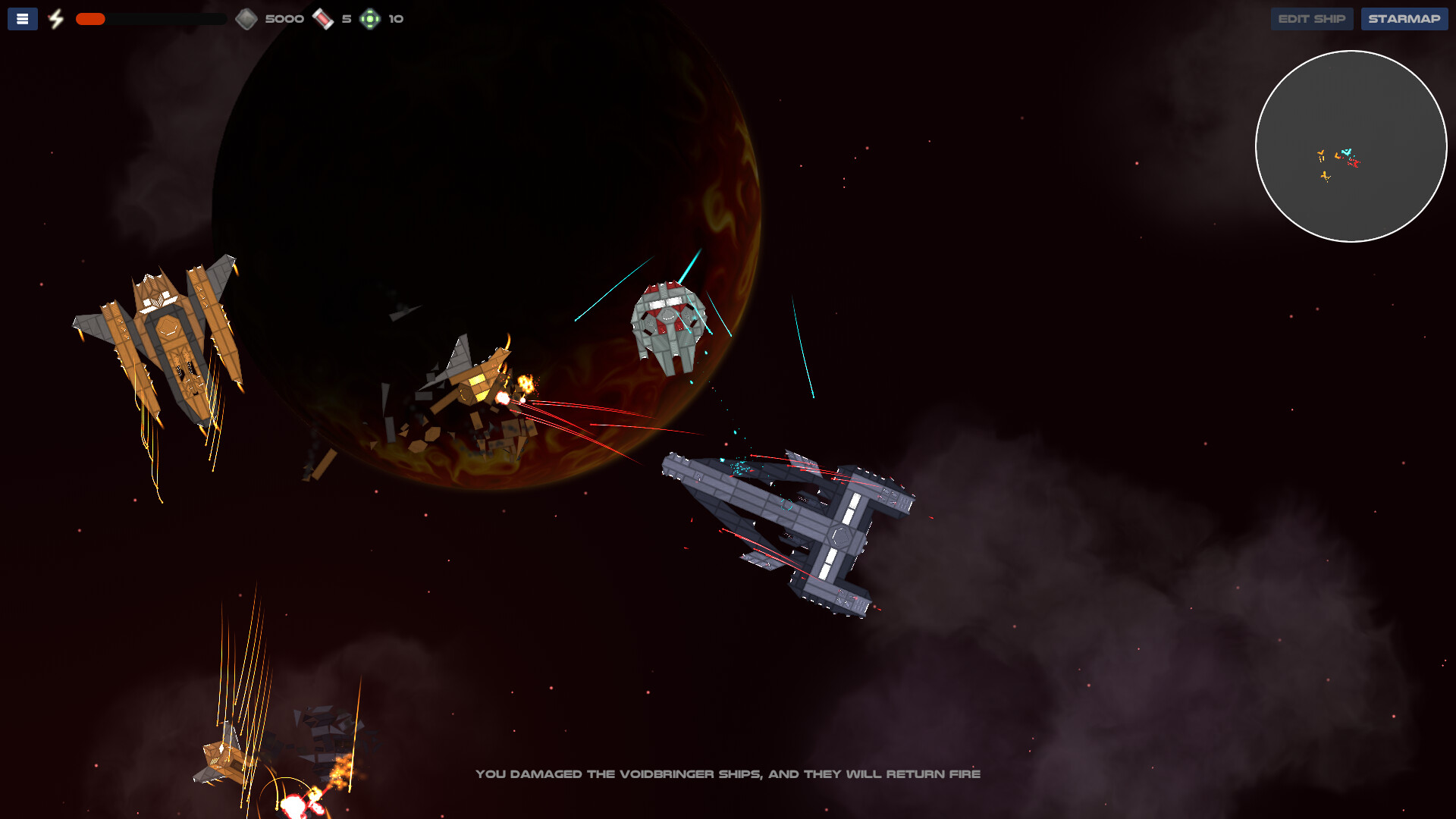Click the health bar at the top
Viewport: 1456px width, 819px height.
(x=152, y=19)
